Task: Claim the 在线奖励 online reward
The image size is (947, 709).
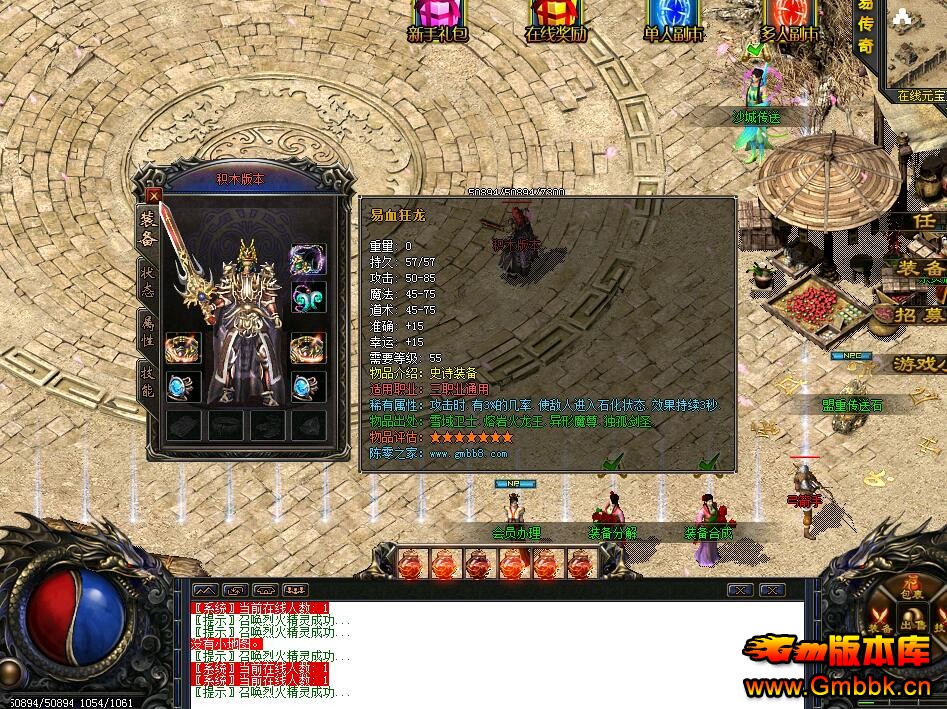Action: tap(555, 20)
